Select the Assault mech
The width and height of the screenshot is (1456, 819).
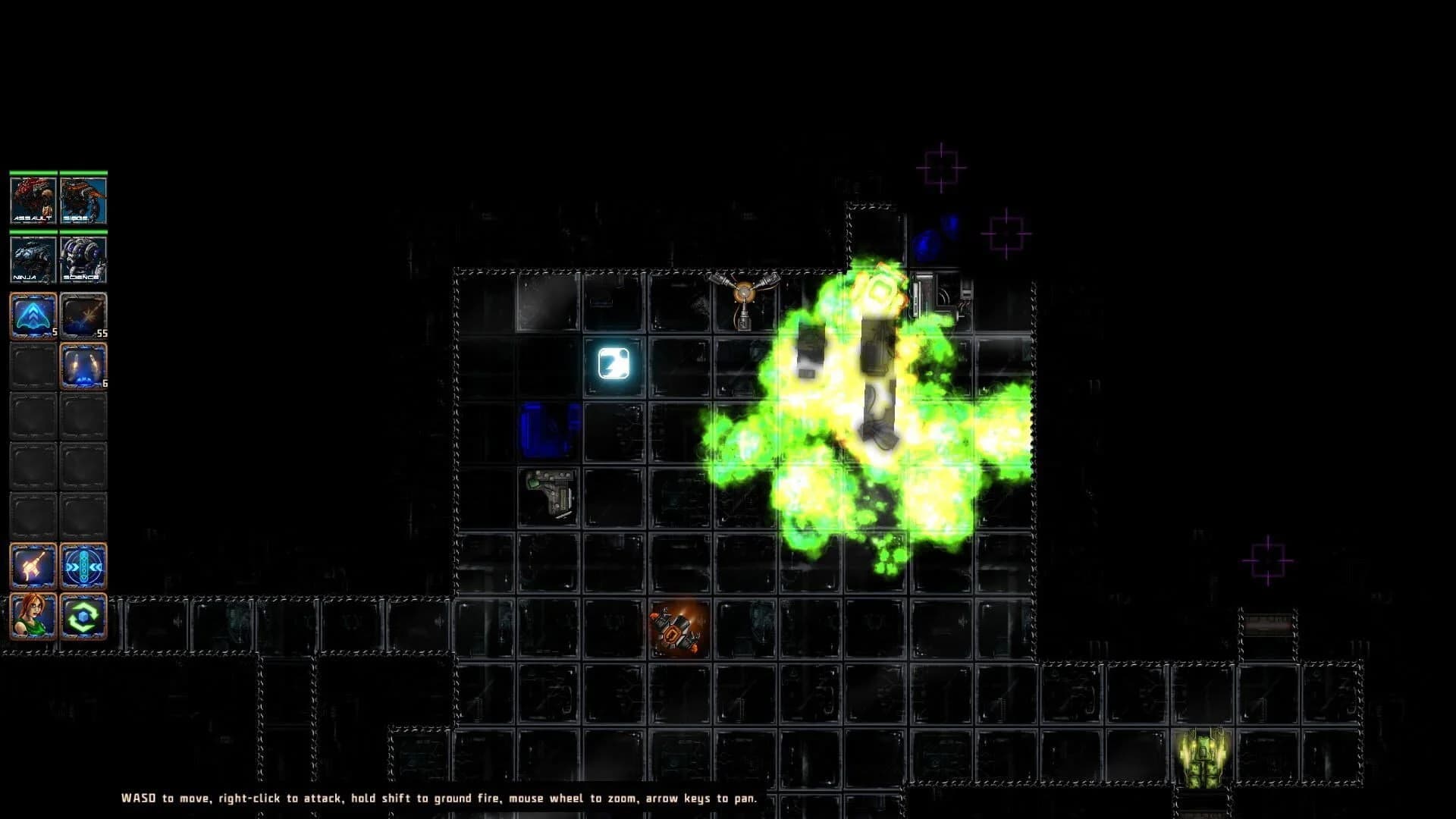click(x=32, y=199)
